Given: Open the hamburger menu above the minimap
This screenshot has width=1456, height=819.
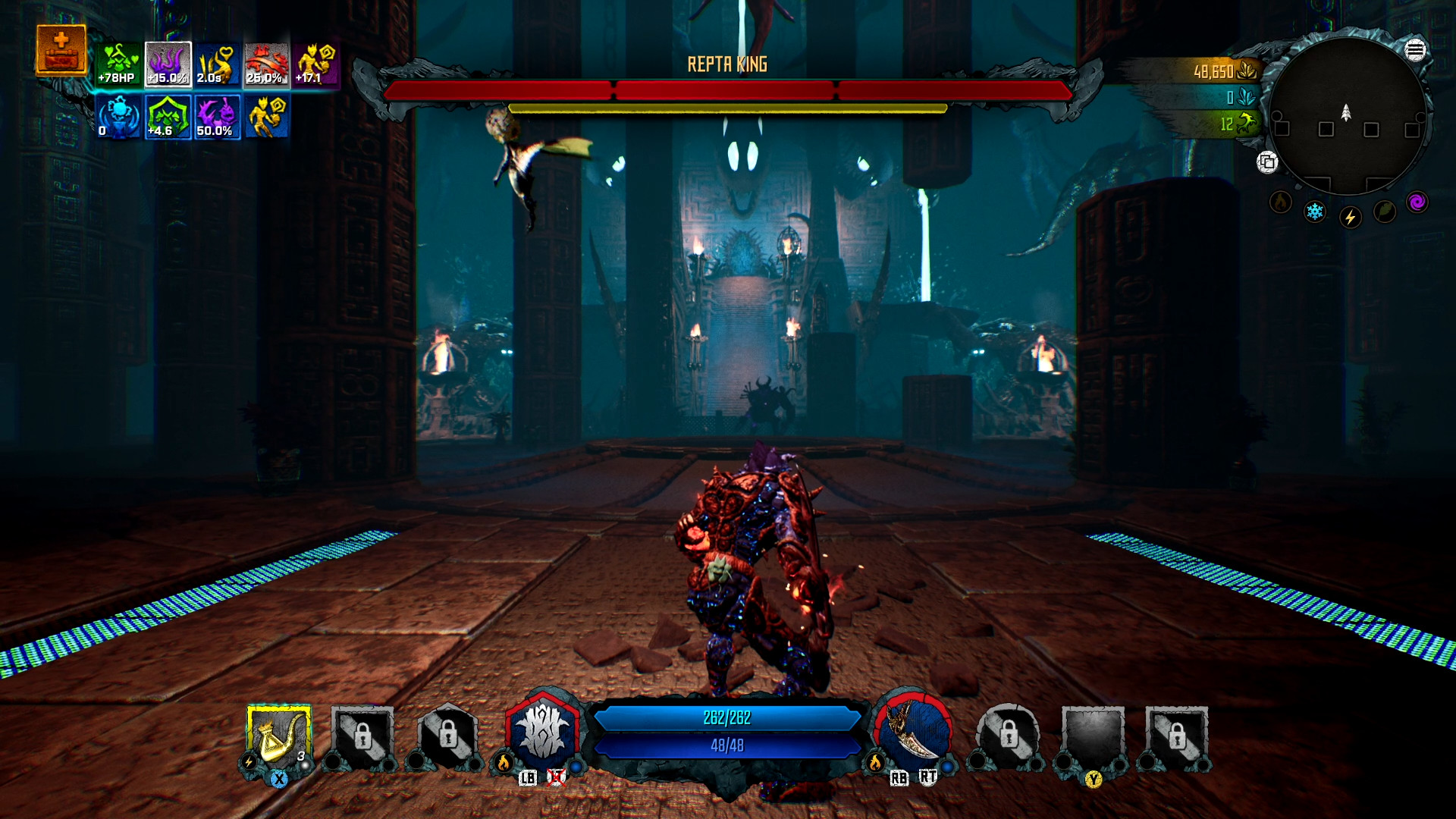Looking at the screenshot, I should pos(1415,49).
